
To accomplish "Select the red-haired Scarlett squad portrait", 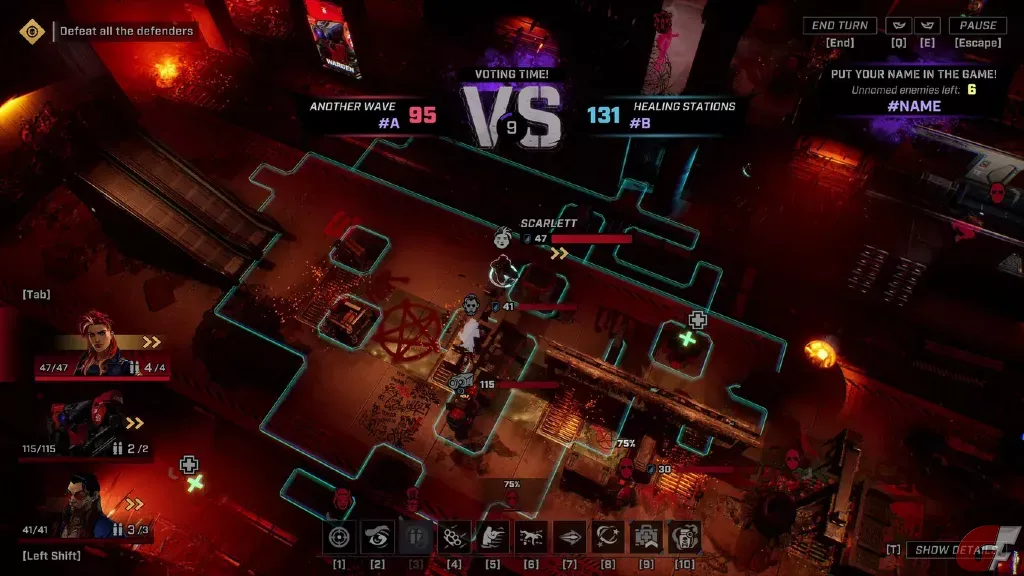I will pyautogui.click(x=102, y=341).
